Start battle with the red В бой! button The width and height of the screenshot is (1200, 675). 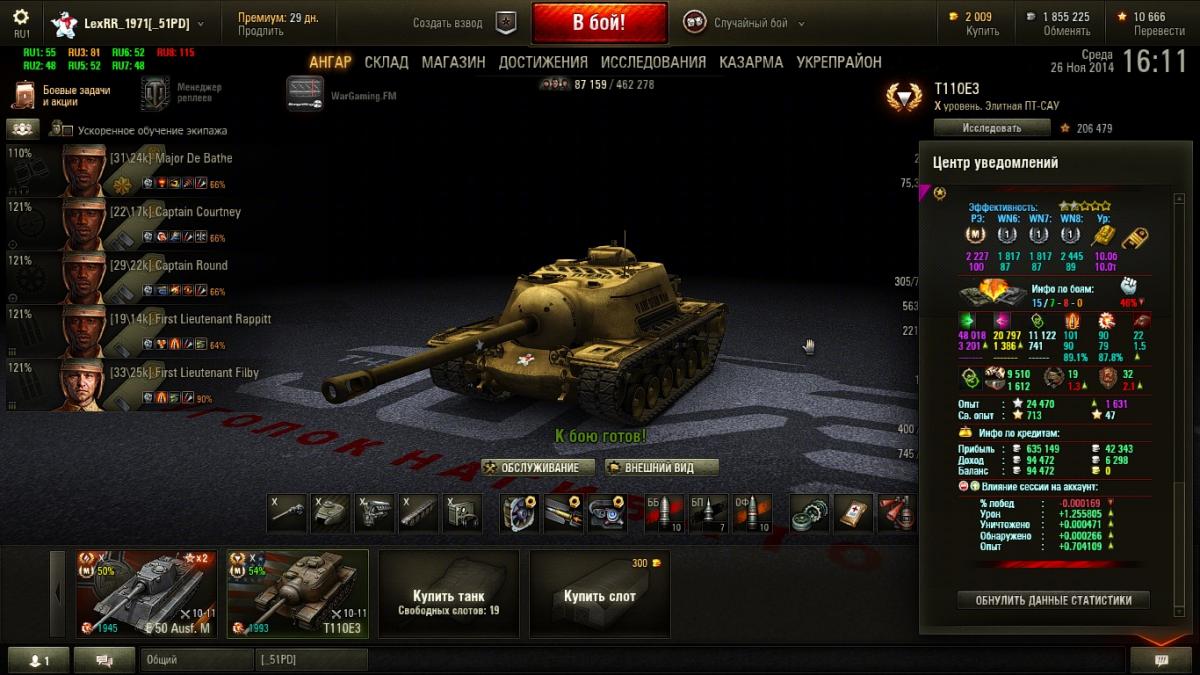point(599,22)
